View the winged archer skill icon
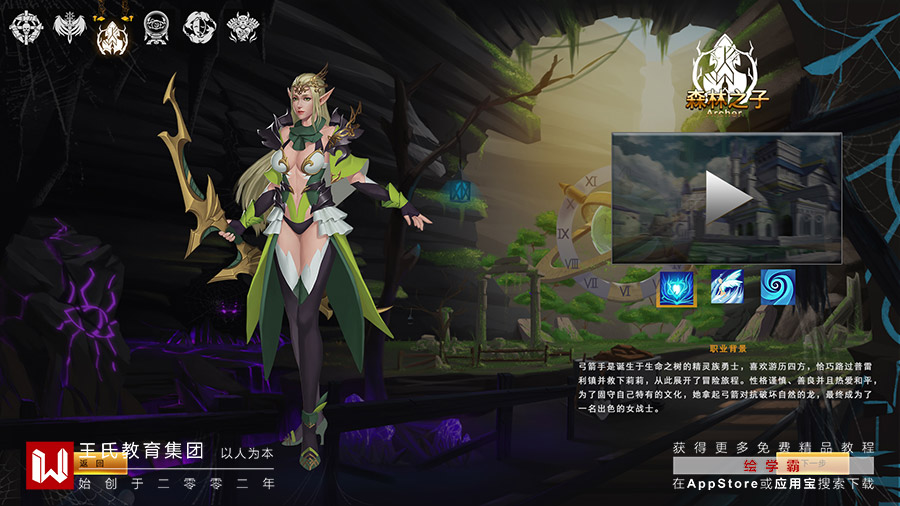Image resolution: width=900 pixels, height=506 pixels. click(x=727, y=287)
